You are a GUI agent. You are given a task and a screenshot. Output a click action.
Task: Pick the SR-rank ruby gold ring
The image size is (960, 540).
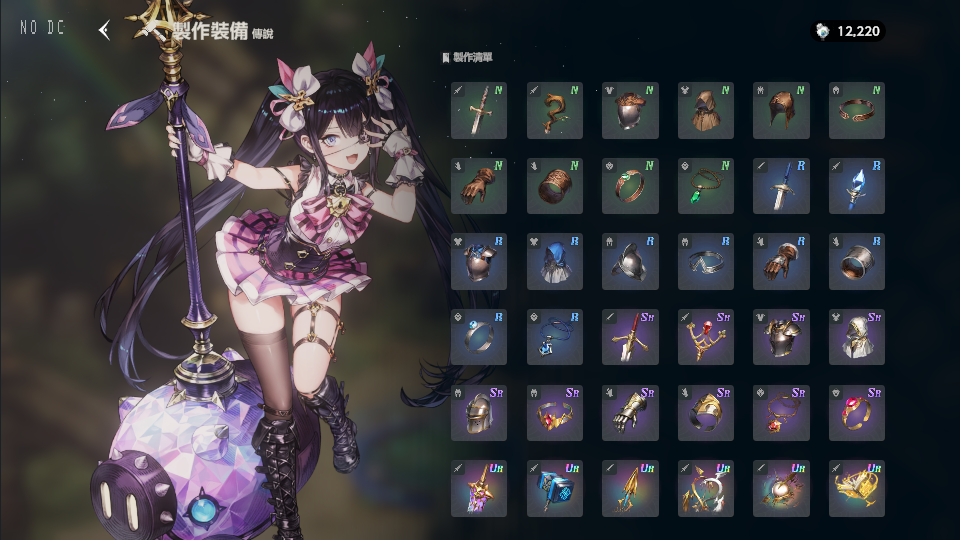[857, 413]
